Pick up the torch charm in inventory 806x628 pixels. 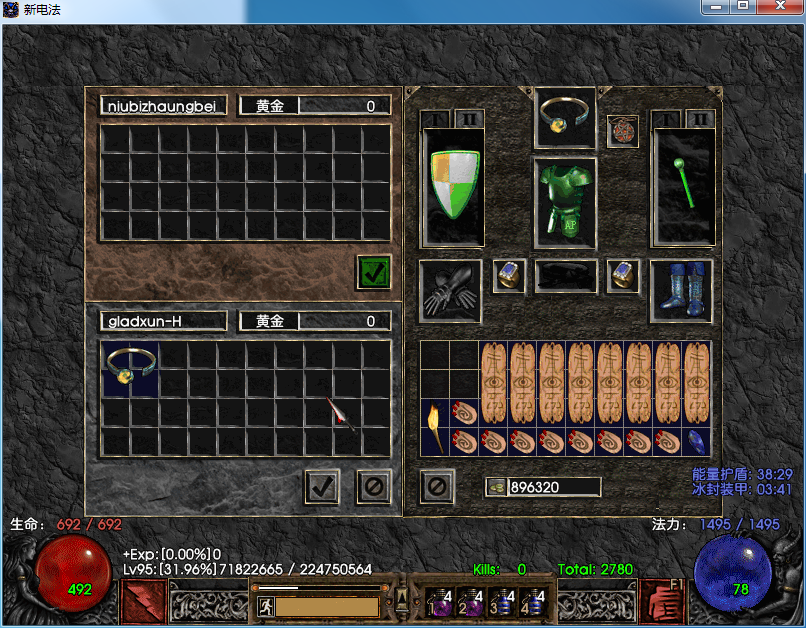pyautogui.click(x=434, y=427)
